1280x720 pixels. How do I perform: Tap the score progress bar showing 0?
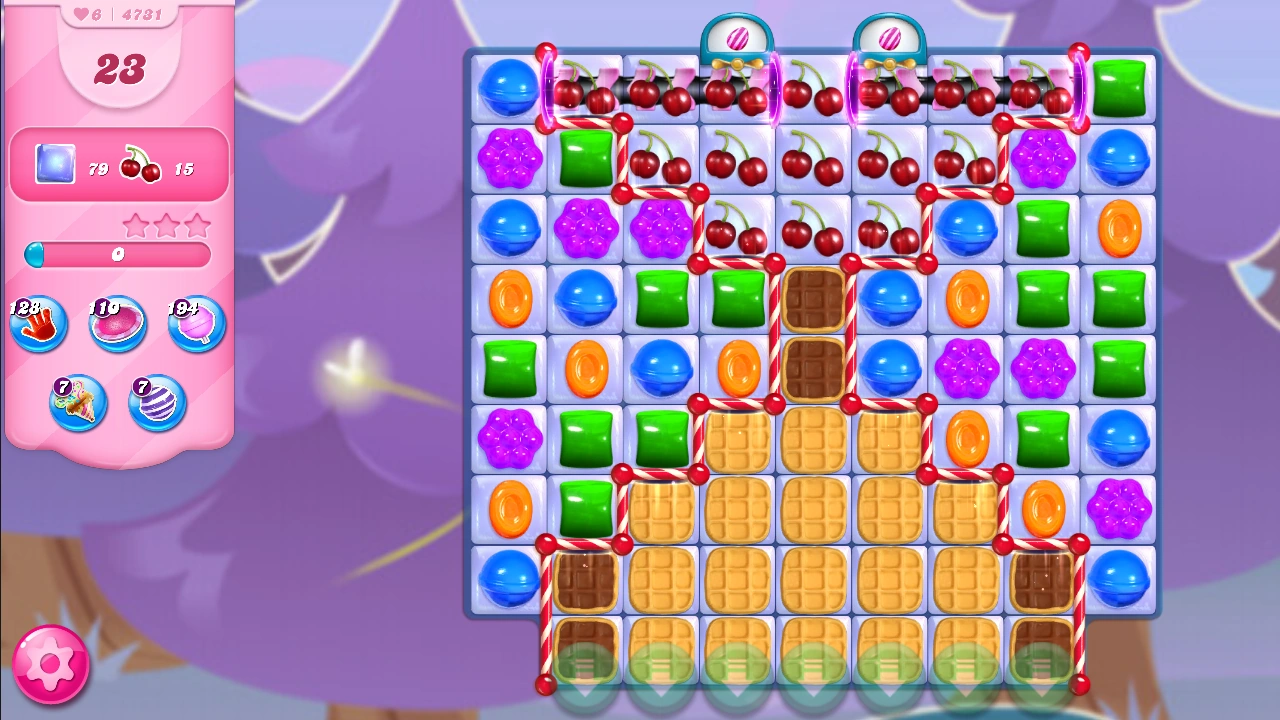point(117,256)
